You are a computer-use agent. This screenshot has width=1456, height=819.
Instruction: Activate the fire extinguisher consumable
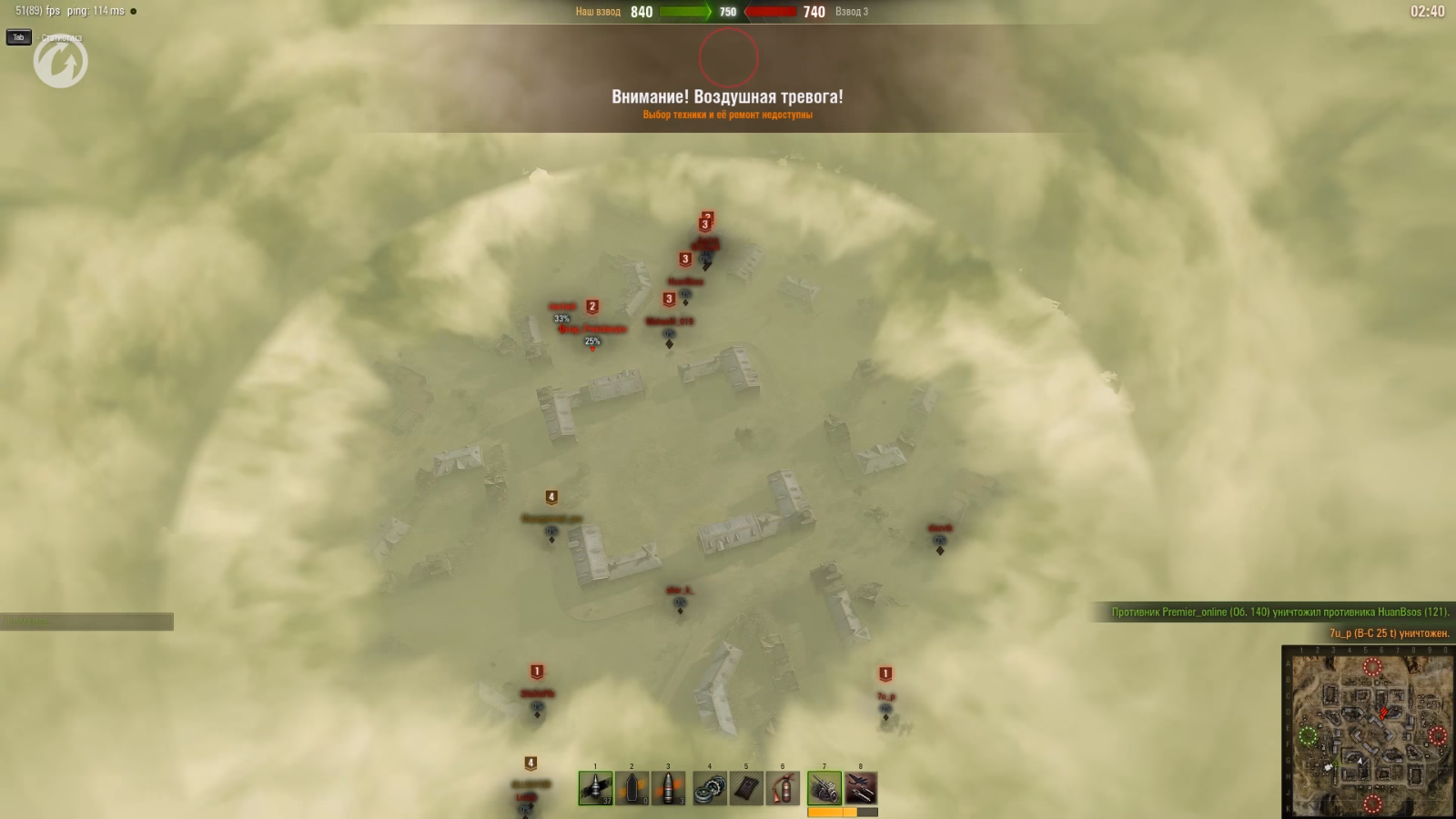[783, 788]
